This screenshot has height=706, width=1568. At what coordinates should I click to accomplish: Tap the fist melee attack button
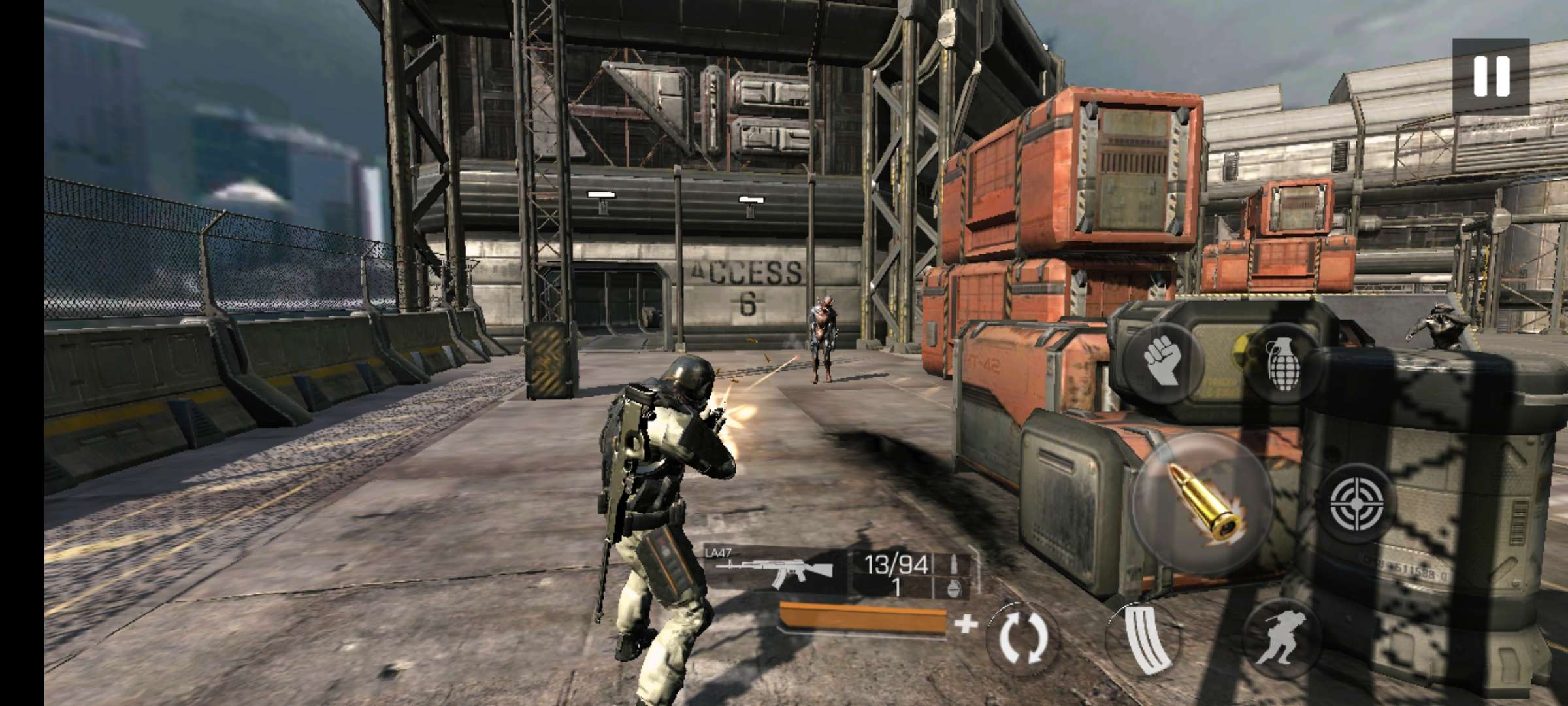tap(1164, 360)
